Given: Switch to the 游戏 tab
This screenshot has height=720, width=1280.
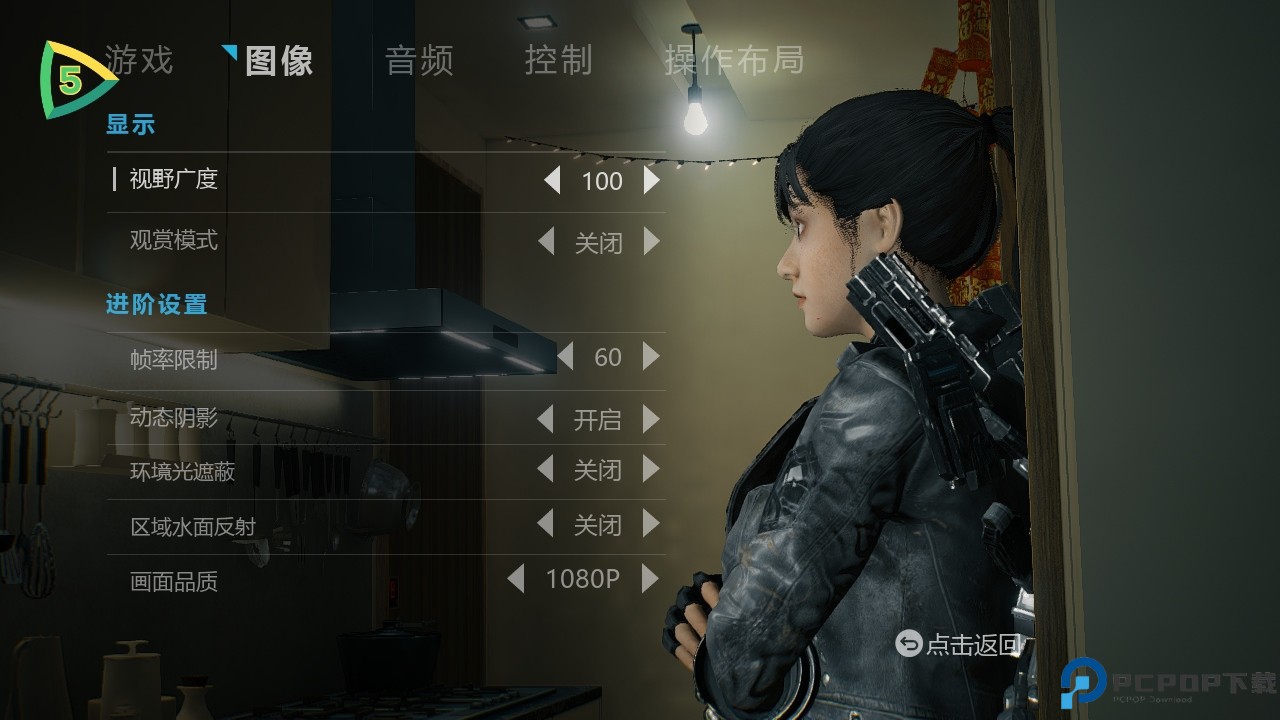Looking at the screenshot, I should coord(140,60).
